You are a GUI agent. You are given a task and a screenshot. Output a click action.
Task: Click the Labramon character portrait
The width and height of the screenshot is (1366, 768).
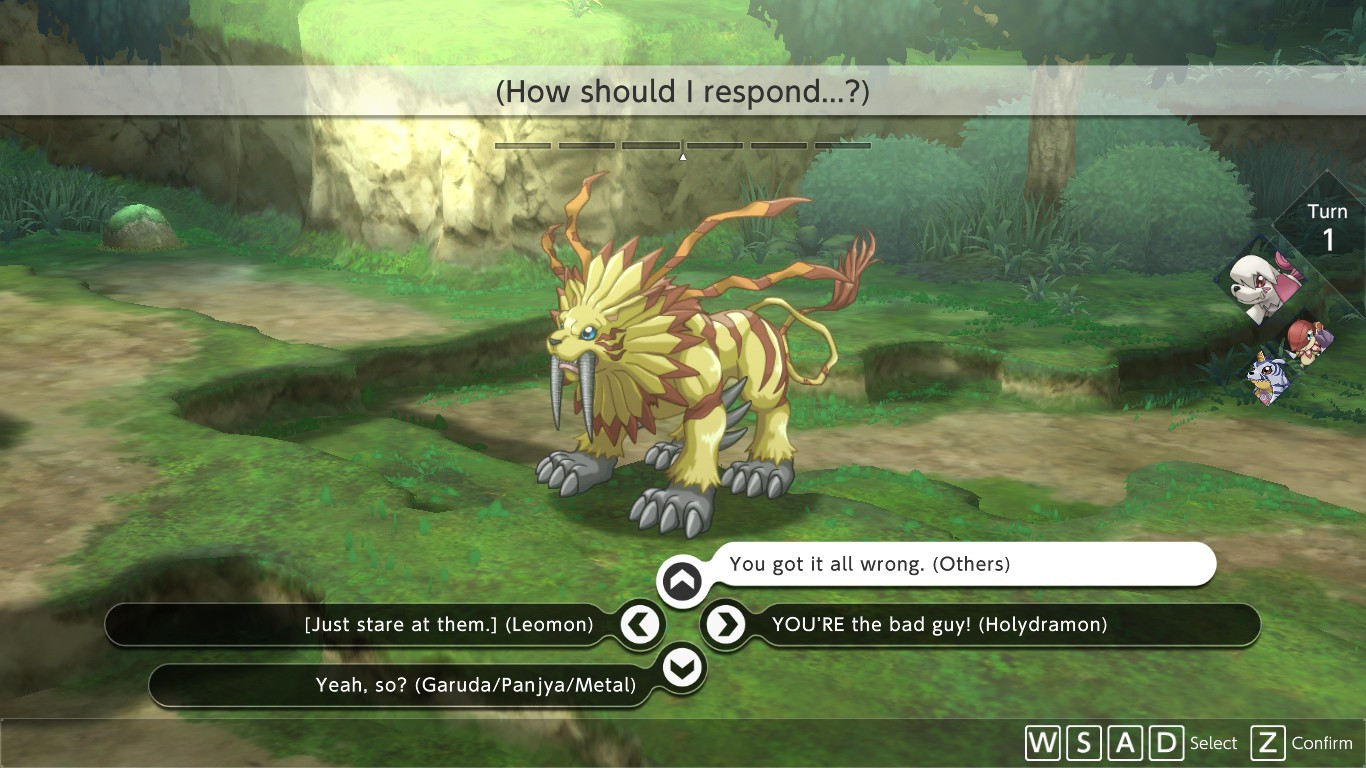point(1263,285)
